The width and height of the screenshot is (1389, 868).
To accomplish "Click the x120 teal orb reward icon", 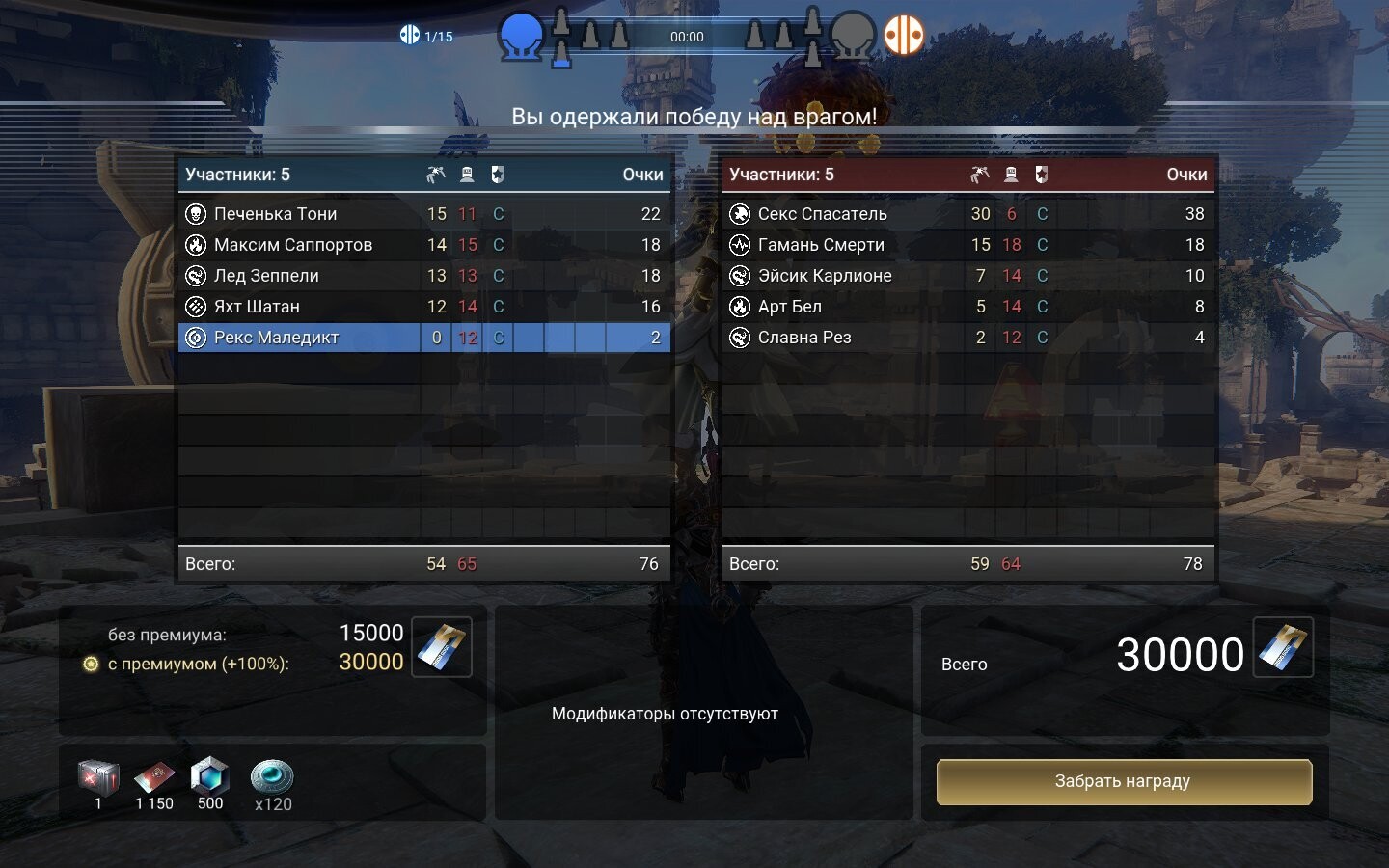I will (x=272, y=778).
